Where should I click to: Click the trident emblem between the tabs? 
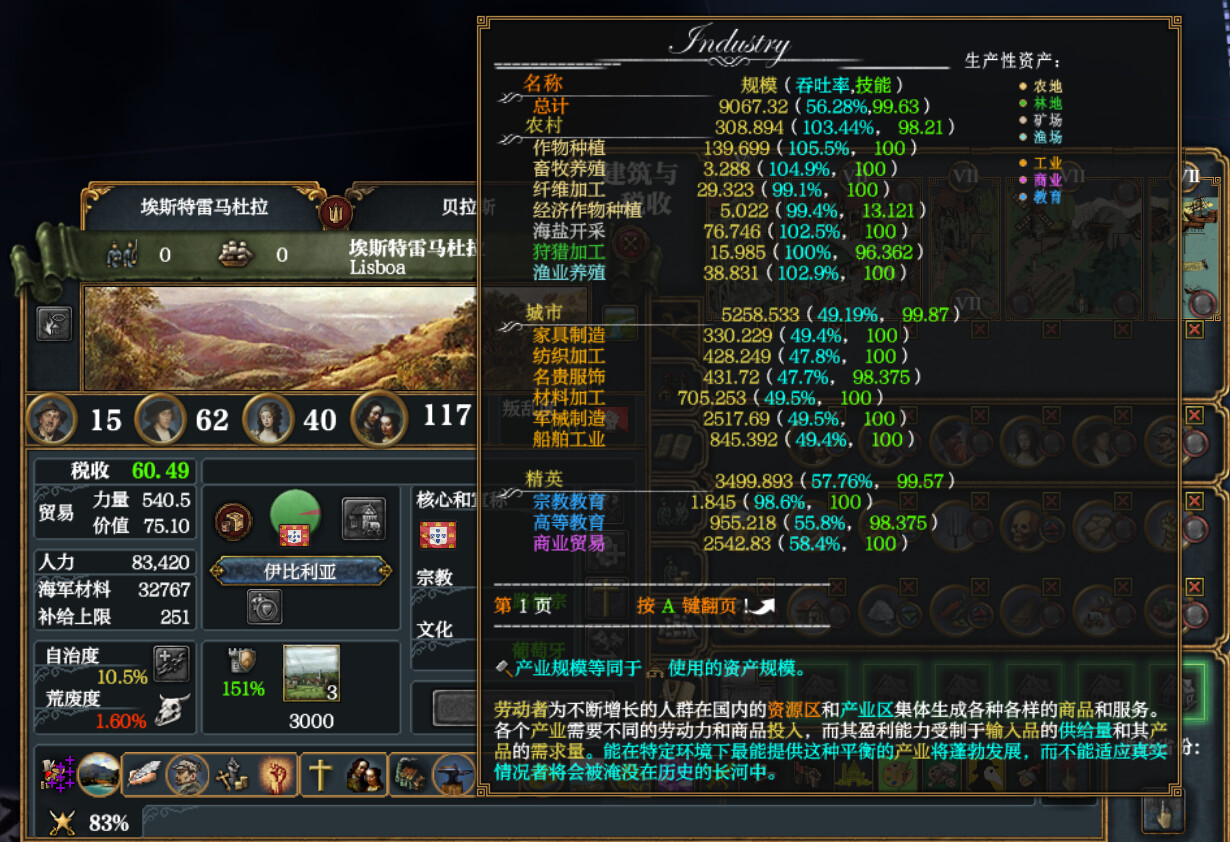(334, 211)
